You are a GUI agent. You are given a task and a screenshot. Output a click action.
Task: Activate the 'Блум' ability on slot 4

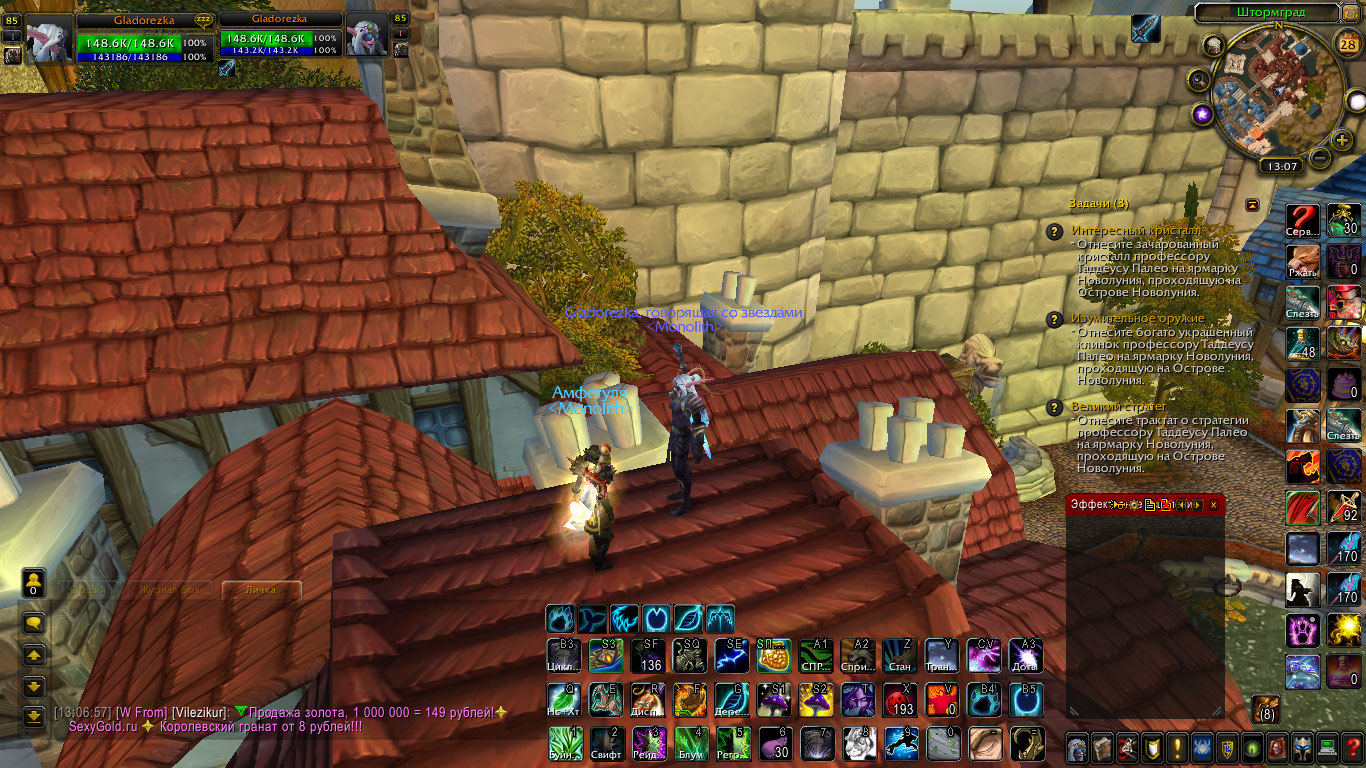(689, 743)
